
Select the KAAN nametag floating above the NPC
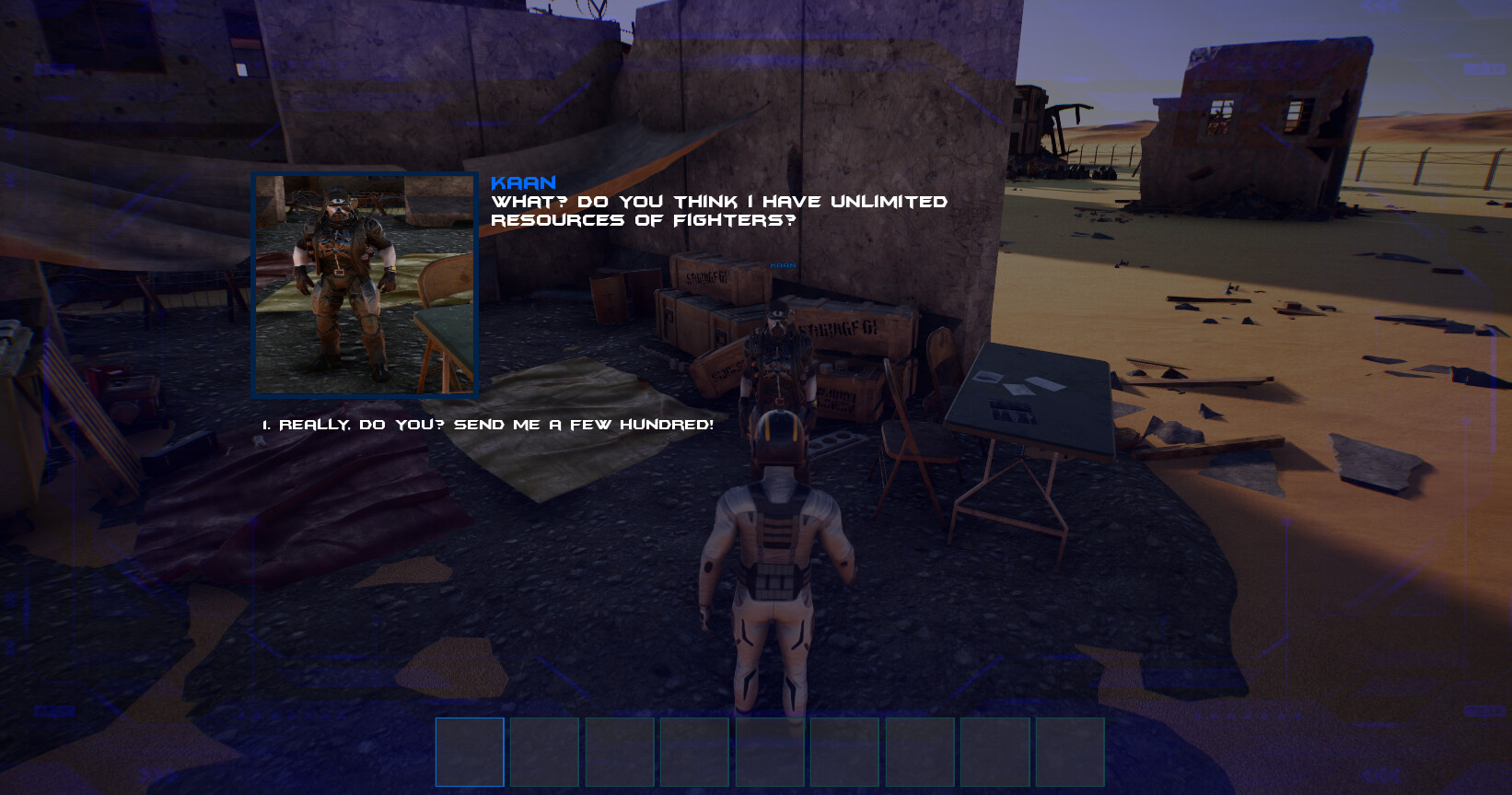coord(782,263)
